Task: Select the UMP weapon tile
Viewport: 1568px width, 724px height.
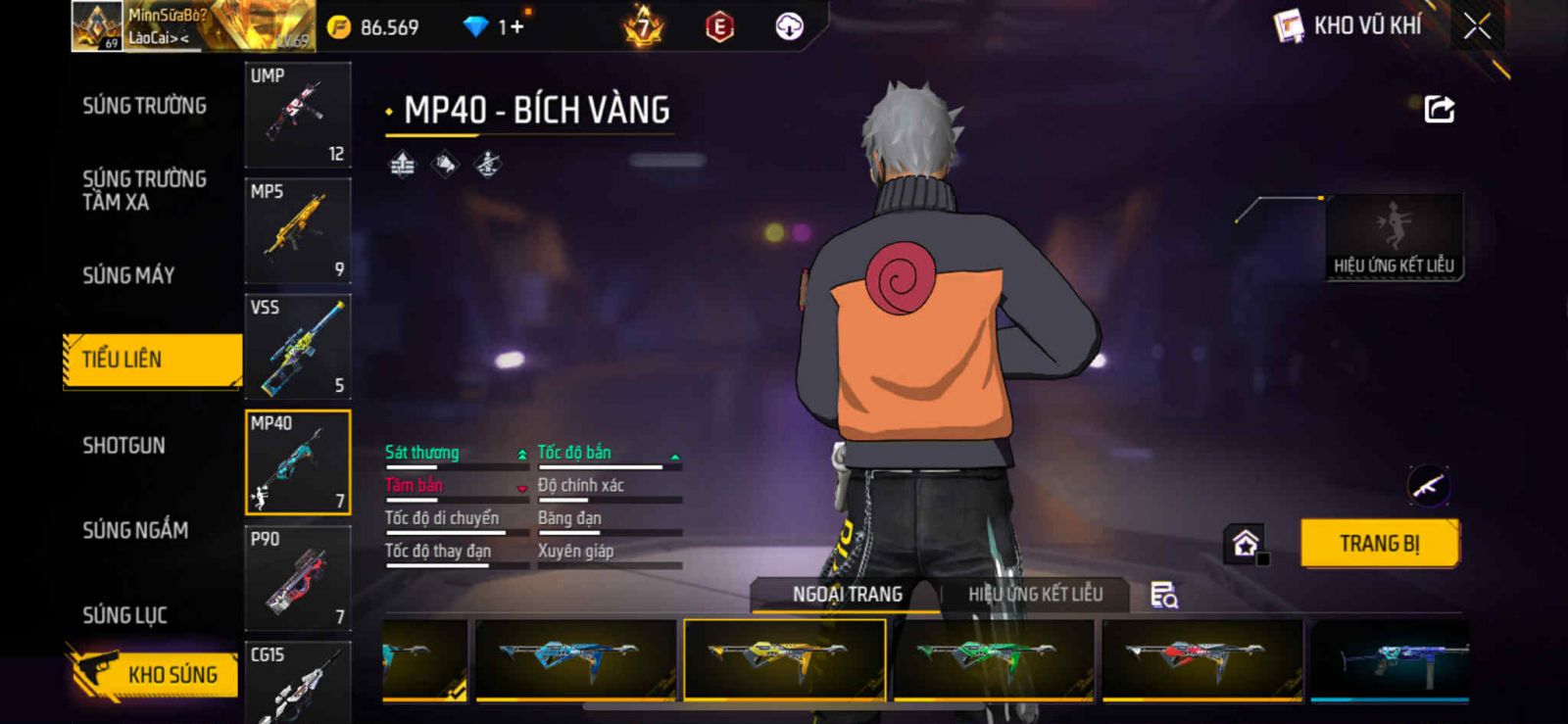Action: (298, 115)
